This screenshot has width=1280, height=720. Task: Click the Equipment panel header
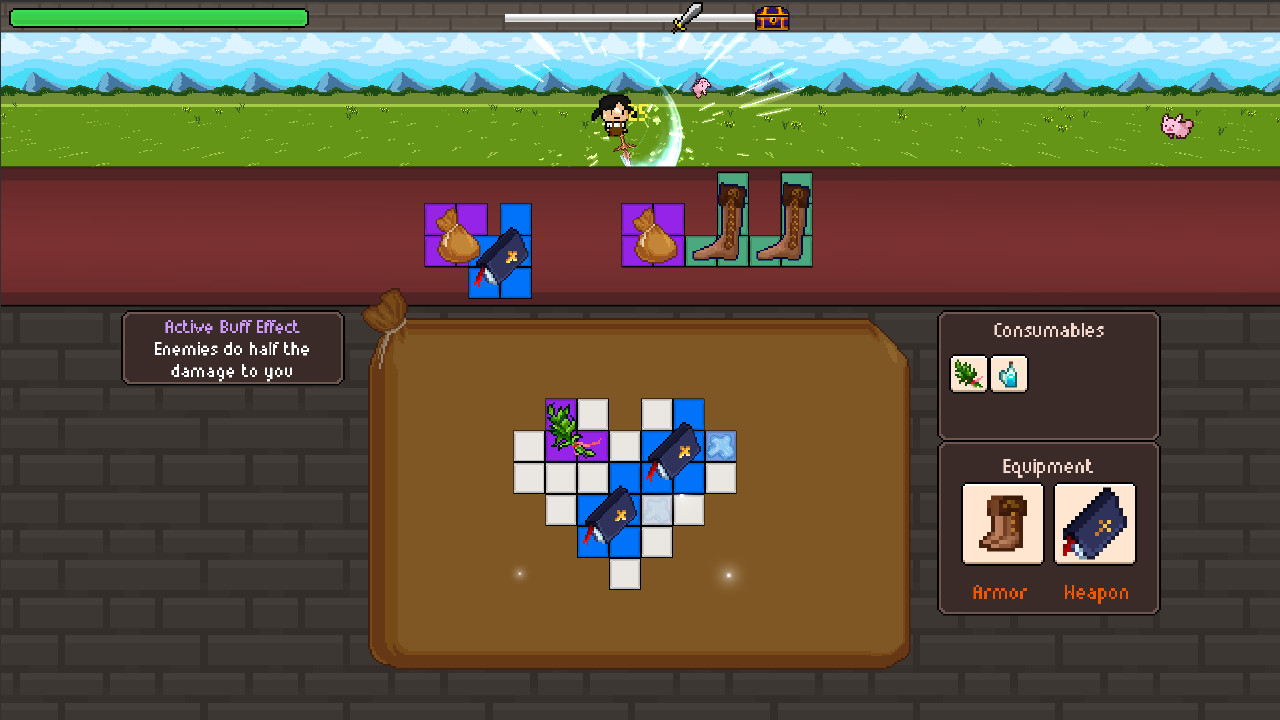point(1046,466)
